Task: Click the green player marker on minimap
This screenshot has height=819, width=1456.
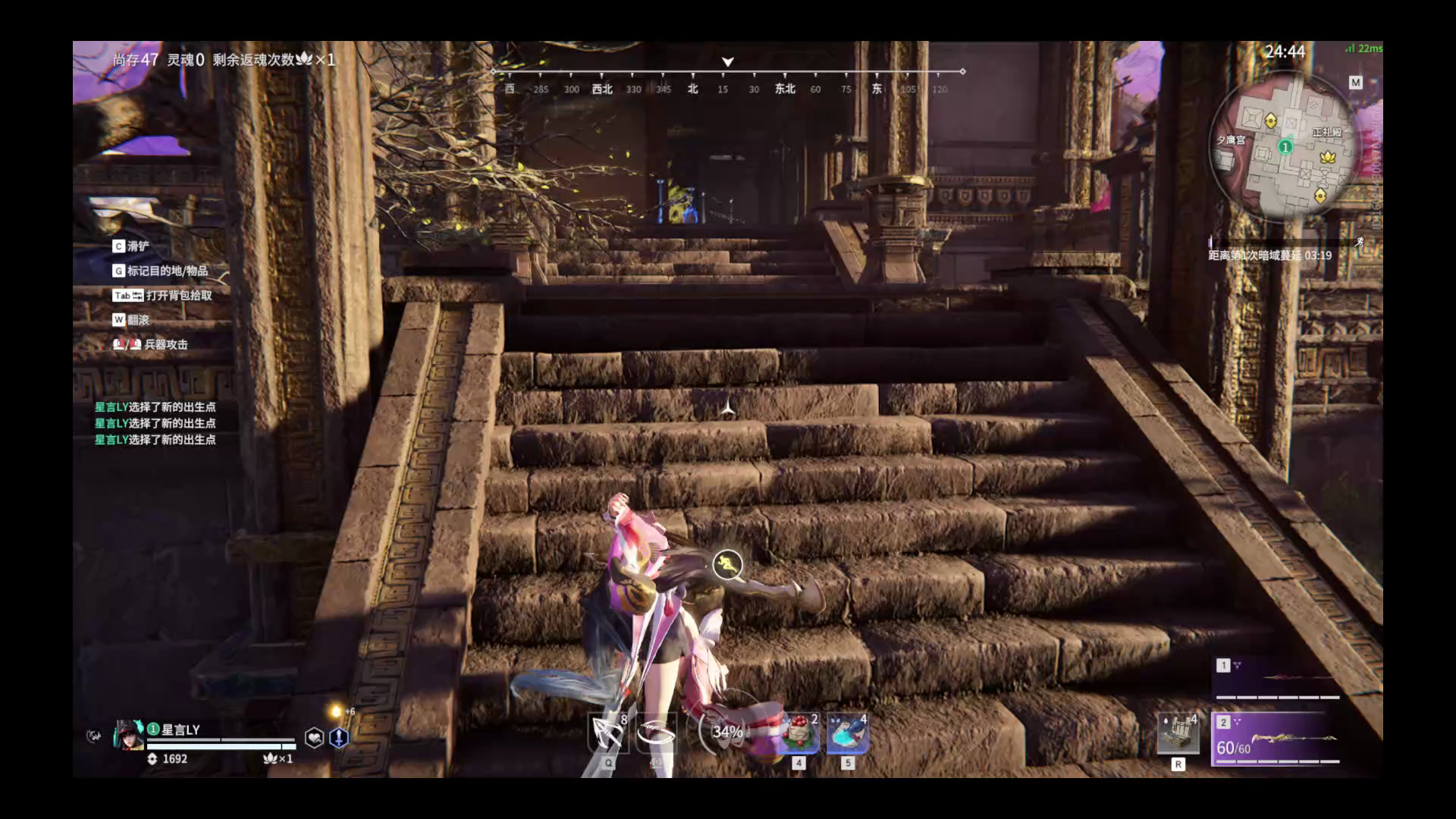Action: coord(1285,146)
